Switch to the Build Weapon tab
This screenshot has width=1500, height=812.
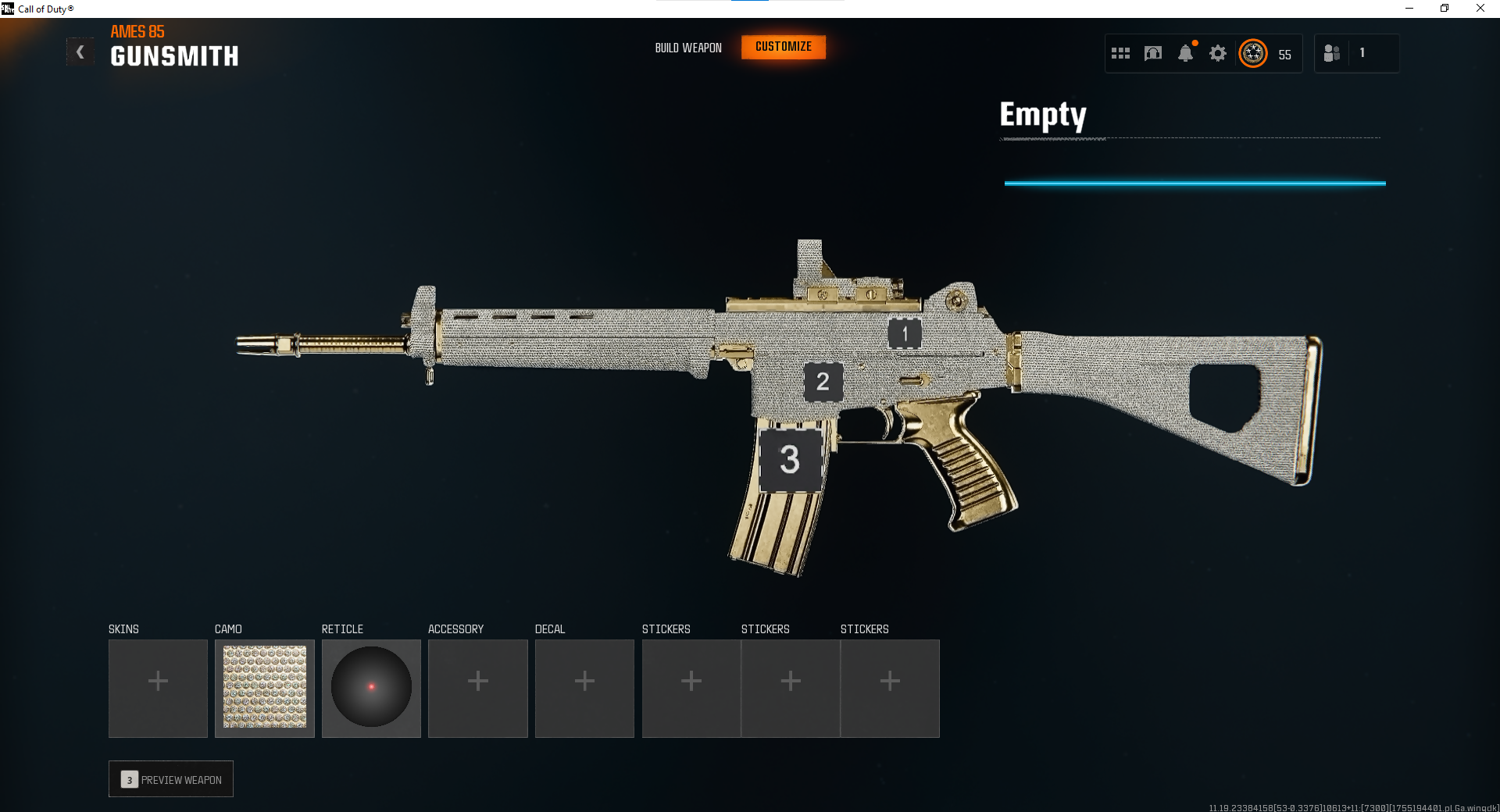tap(688, 48)
